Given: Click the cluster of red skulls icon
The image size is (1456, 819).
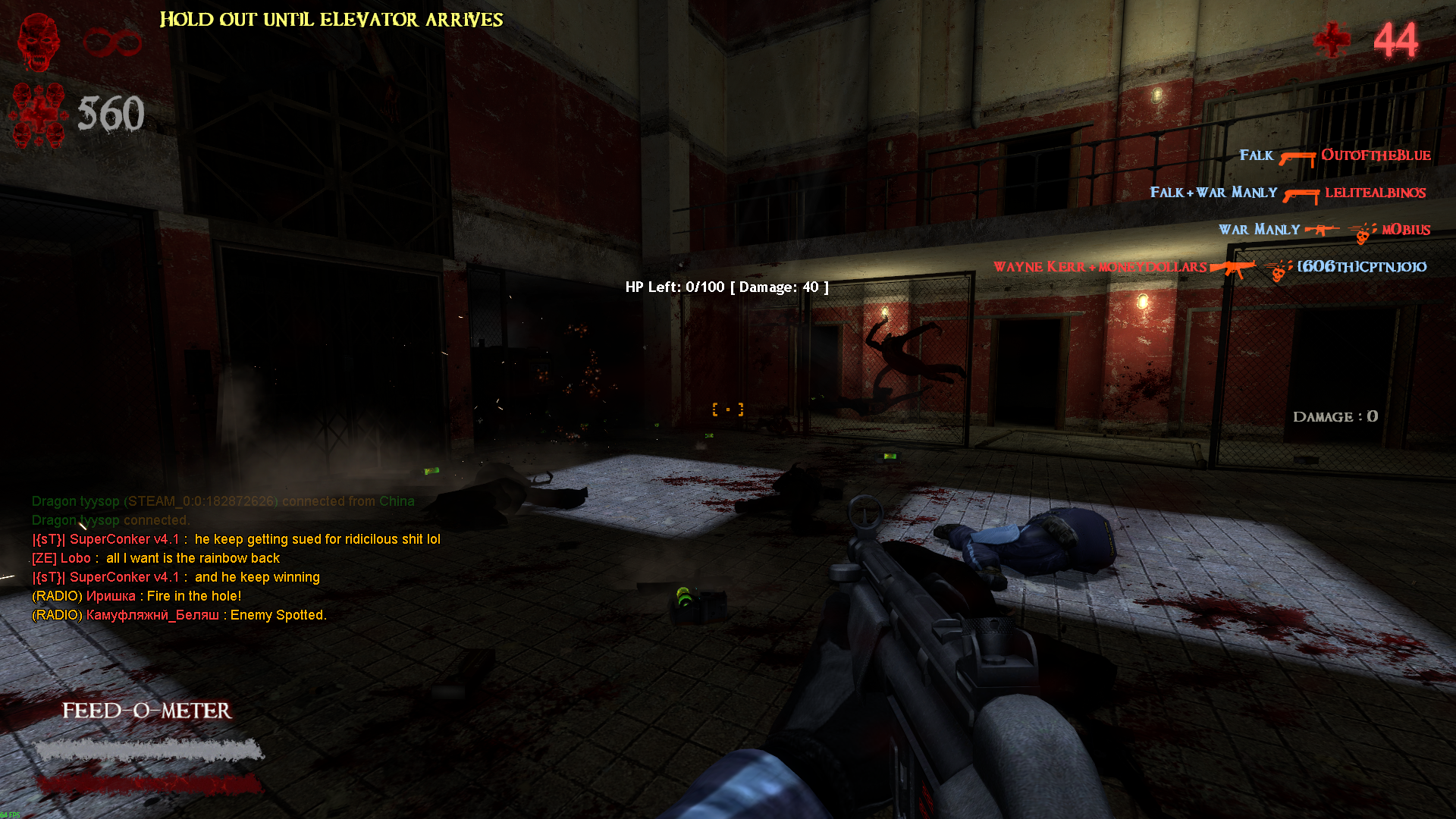Looking at the screenshot, I should [38, 115].
